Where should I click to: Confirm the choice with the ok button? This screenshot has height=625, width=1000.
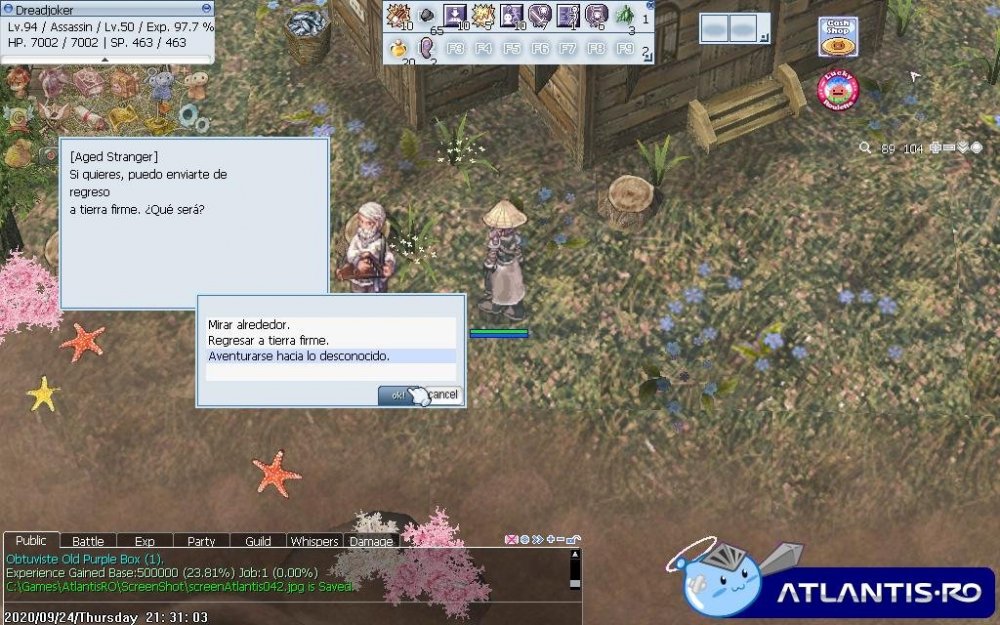[396, 395]
